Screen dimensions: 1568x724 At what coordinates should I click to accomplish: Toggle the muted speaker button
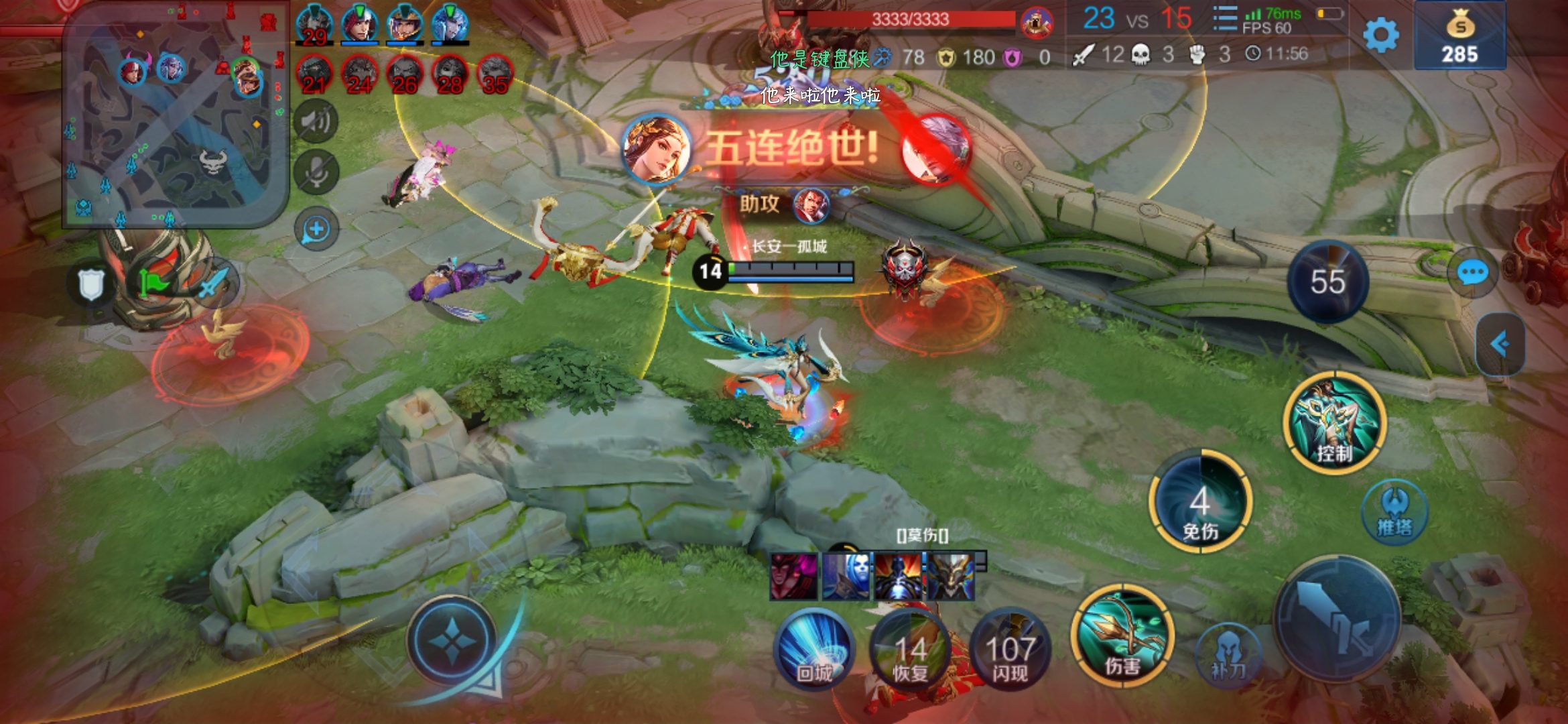(316, 121)
